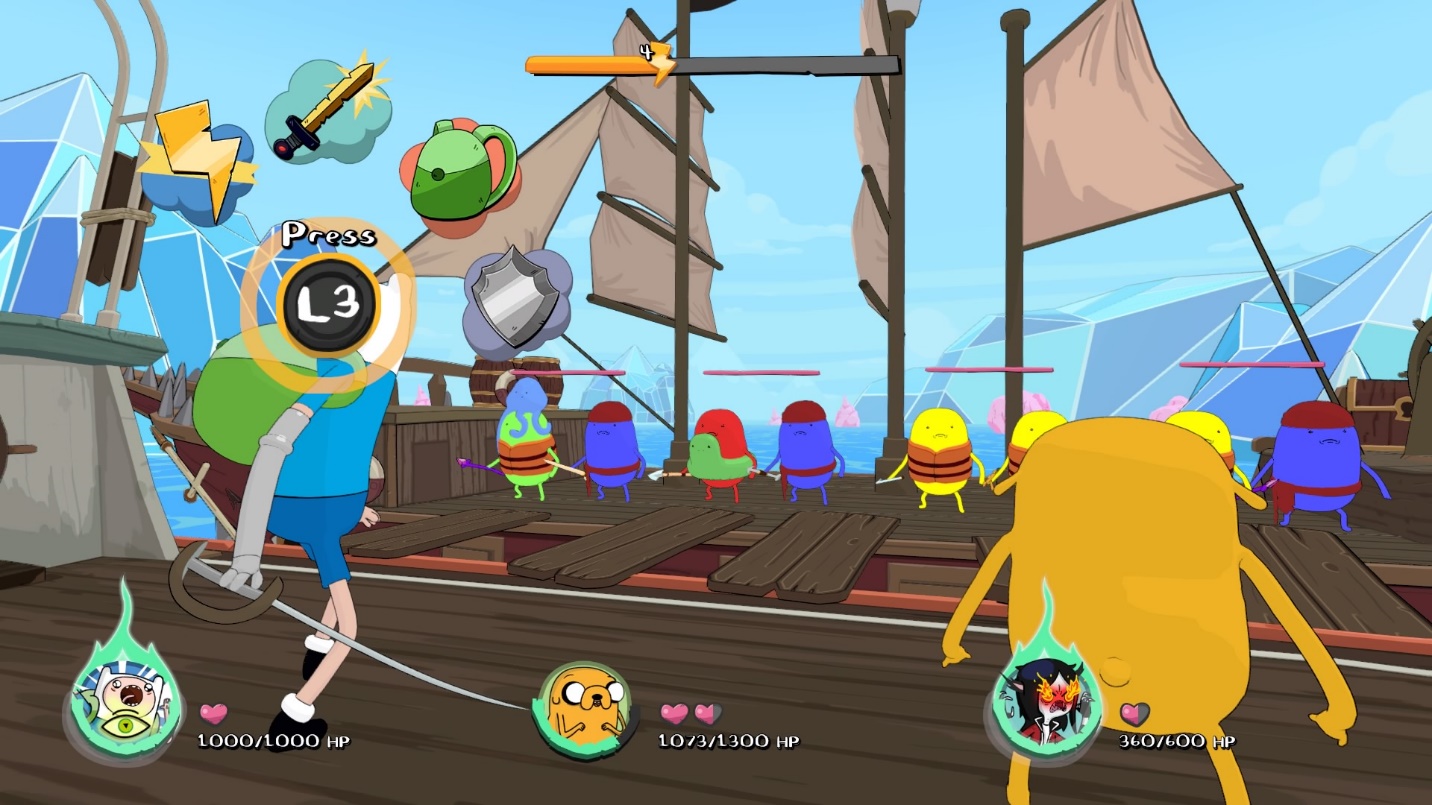Select the golden sword attack command

coord(325,110)
